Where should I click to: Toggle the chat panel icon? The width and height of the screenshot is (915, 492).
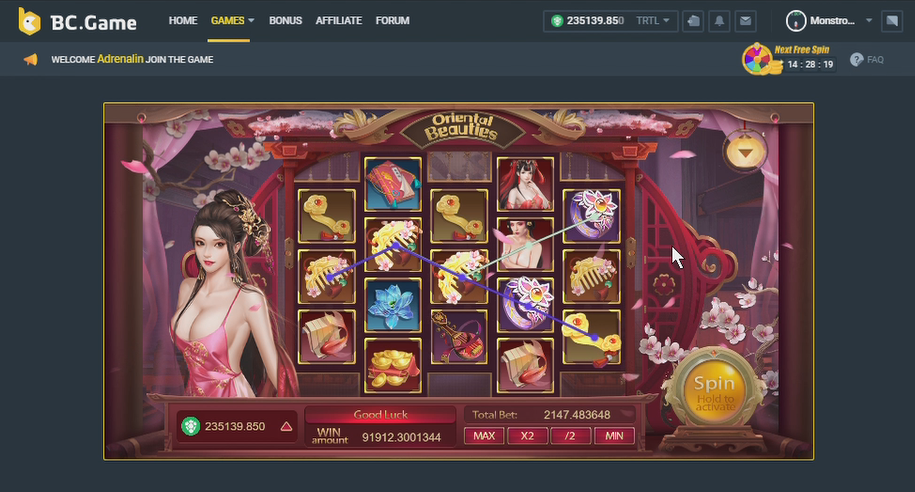tap(892, 20)
